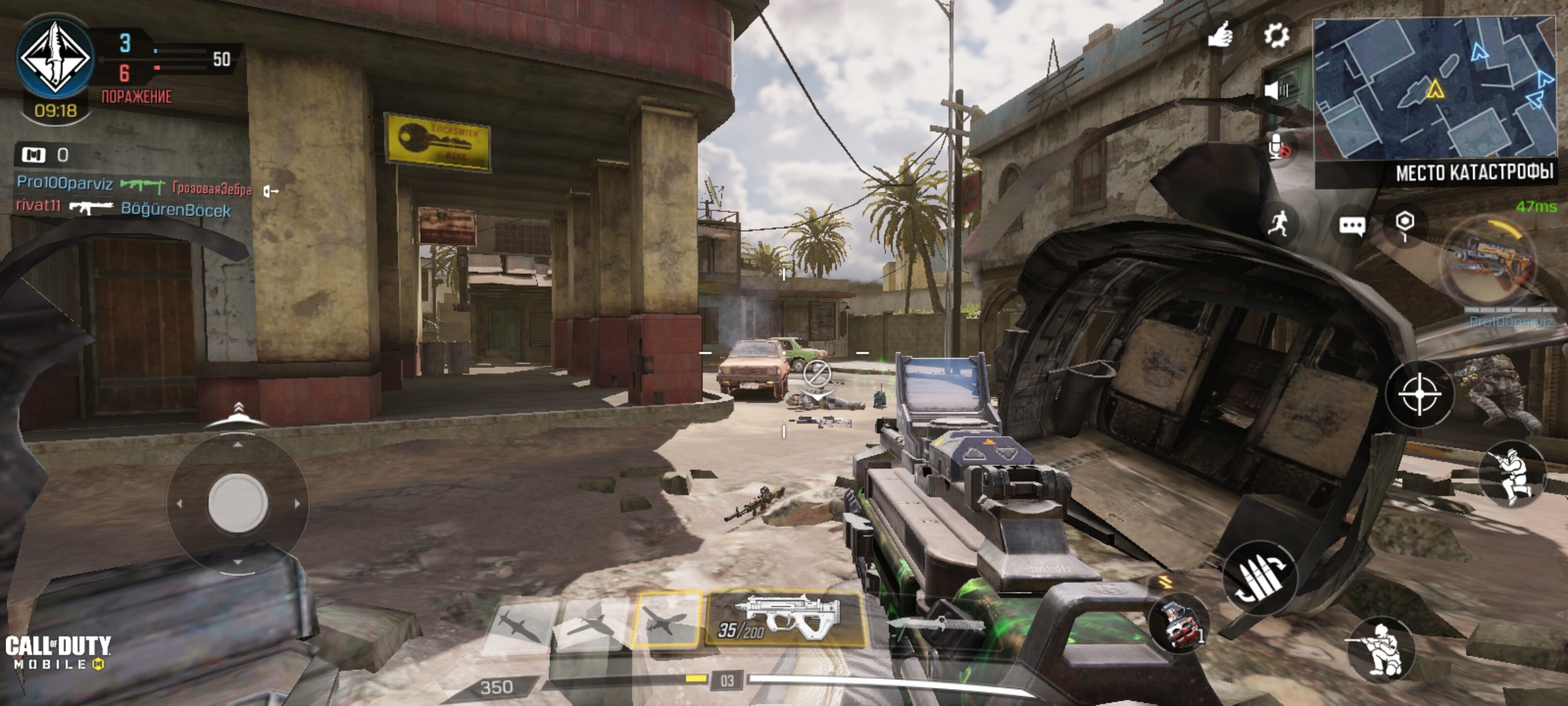Open the minimap
The height and width of the screenshot is (706, 1568).
tap(1433, 90)
